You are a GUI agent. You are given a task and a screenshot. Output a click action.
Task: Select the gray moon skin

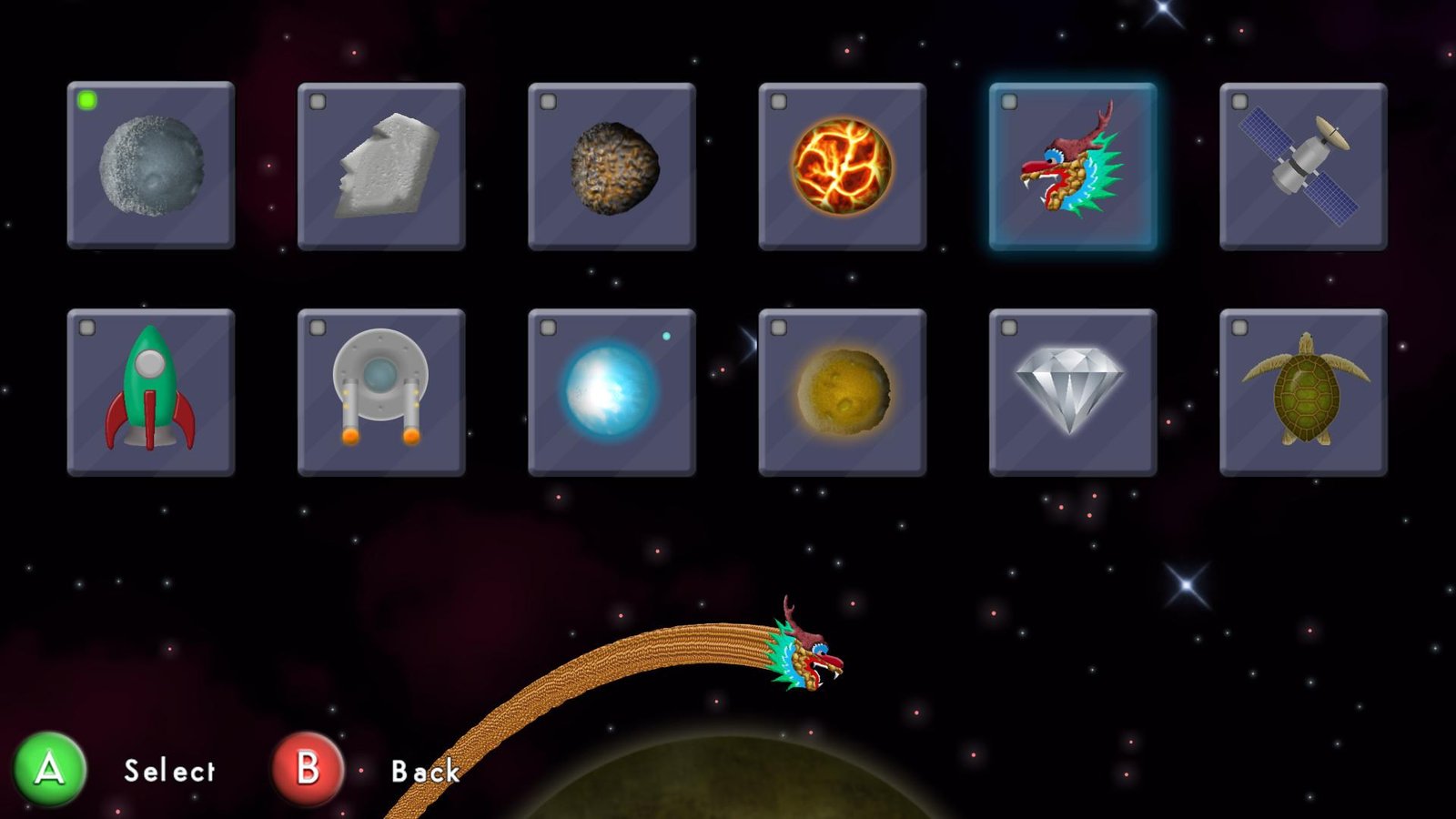pyautogui.click(x=153, y=167)
